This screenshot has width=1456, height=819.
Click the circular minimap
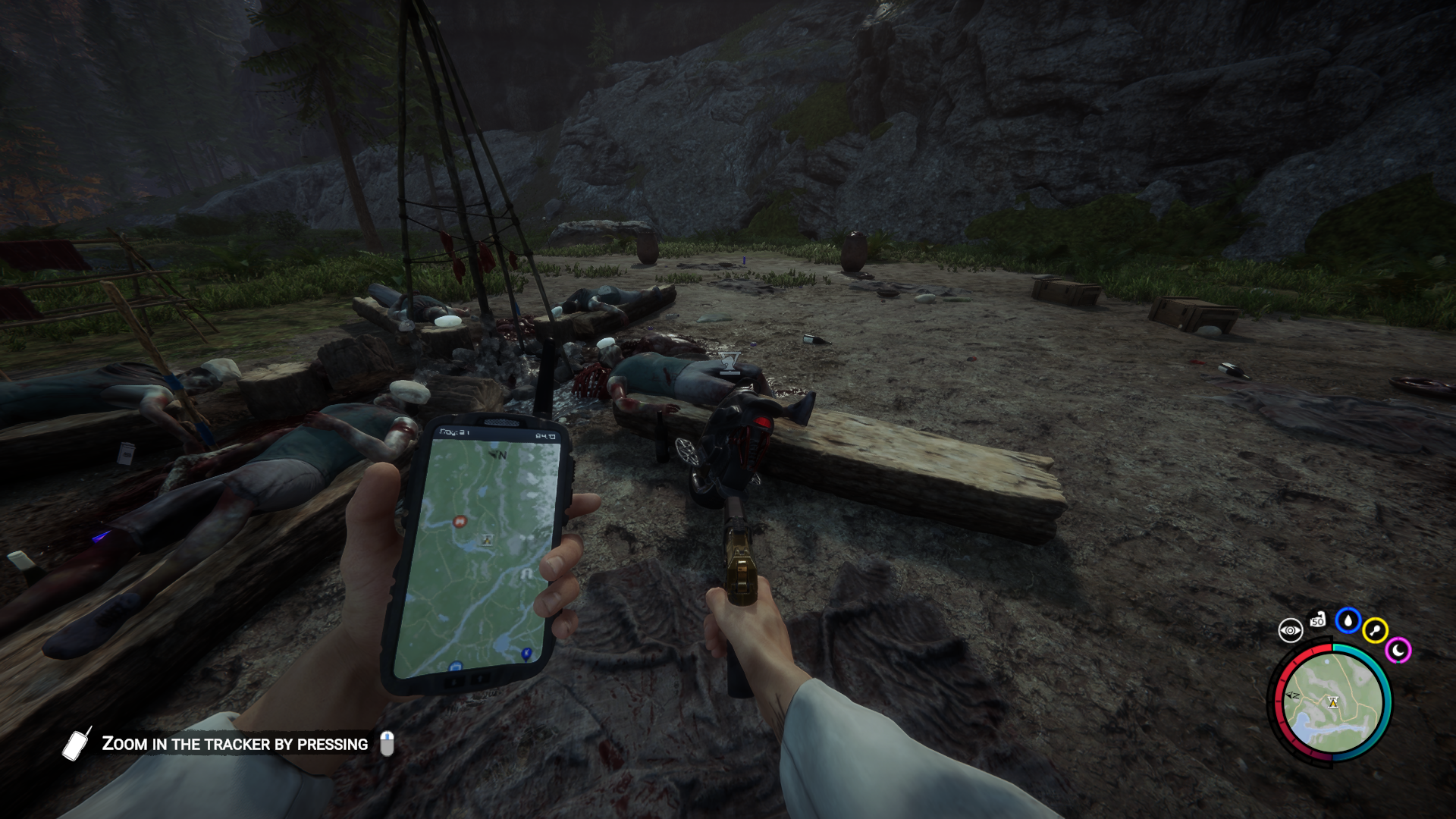click(1332, 703)
